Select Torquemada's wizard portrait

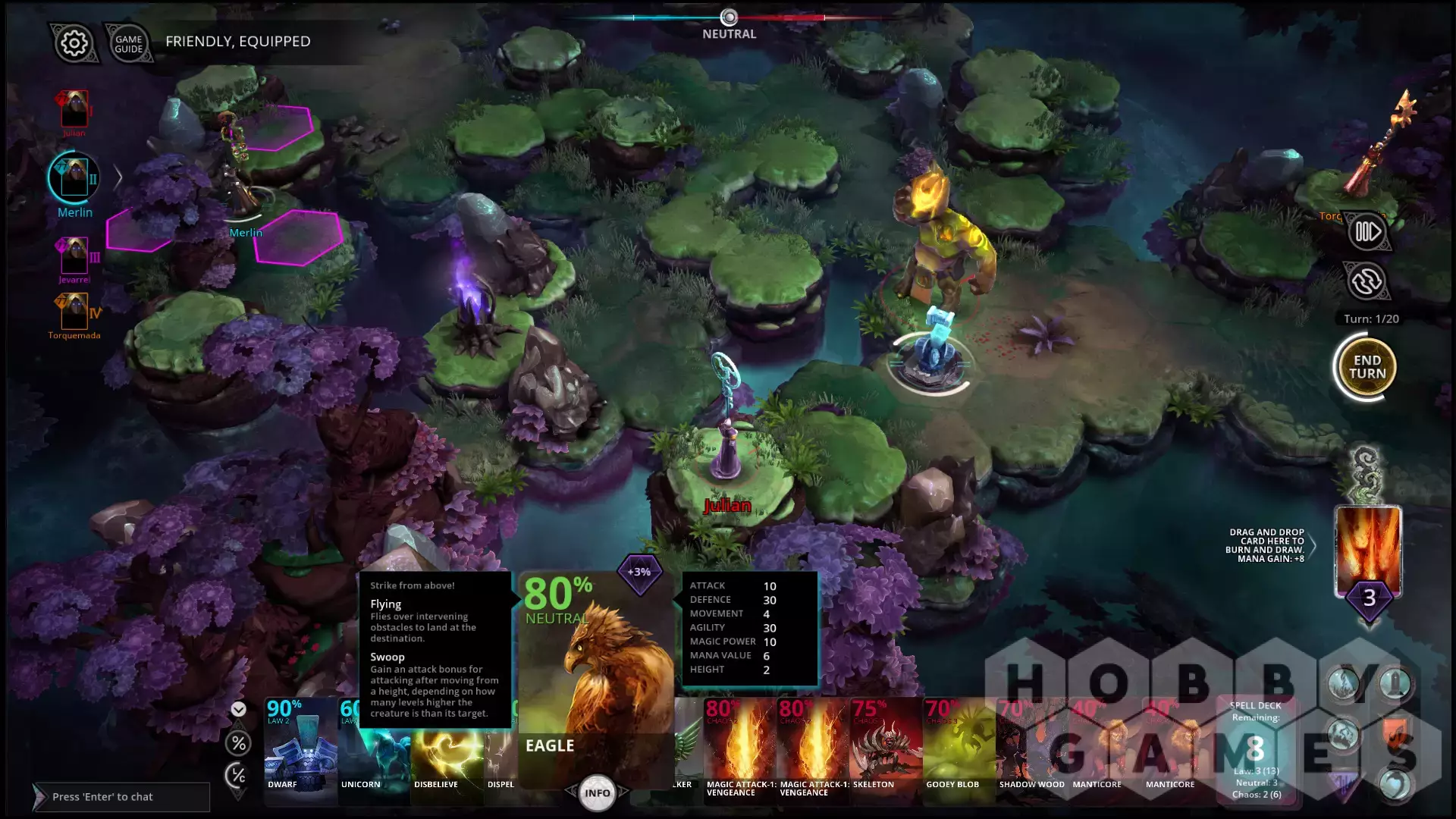[74, 312]
